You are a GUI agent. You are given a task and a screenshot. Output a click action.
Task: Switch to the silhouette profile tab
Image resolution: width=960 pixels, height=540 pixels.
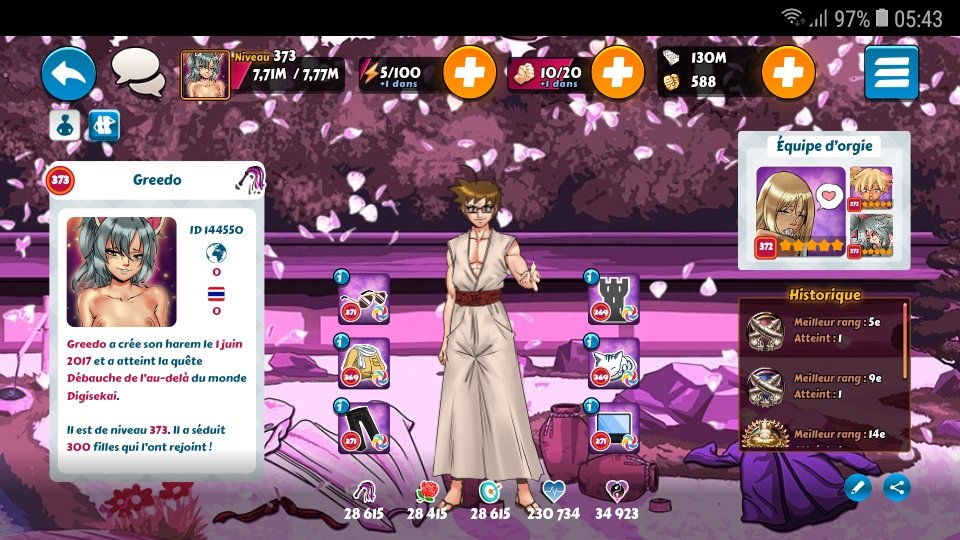(65, 125)
